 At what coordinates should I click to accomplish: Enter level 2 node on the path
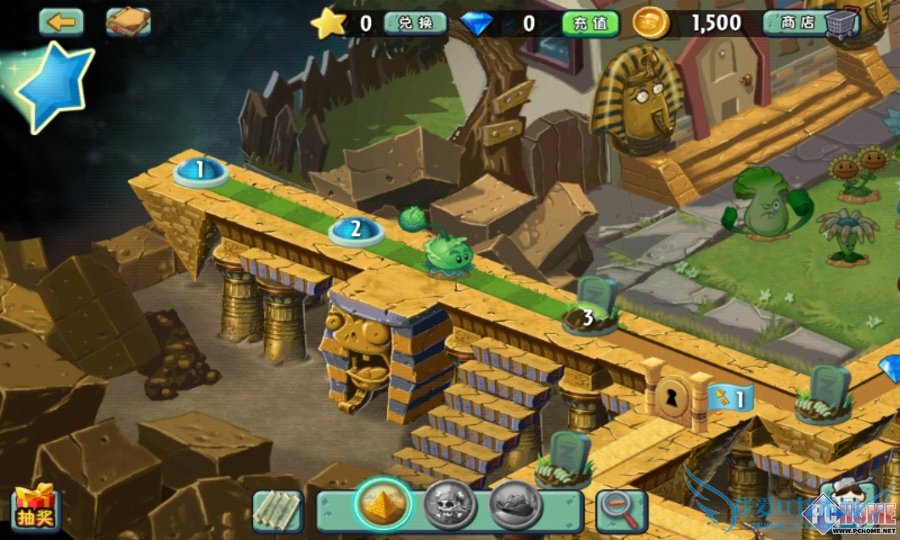(x=356, y=231)
